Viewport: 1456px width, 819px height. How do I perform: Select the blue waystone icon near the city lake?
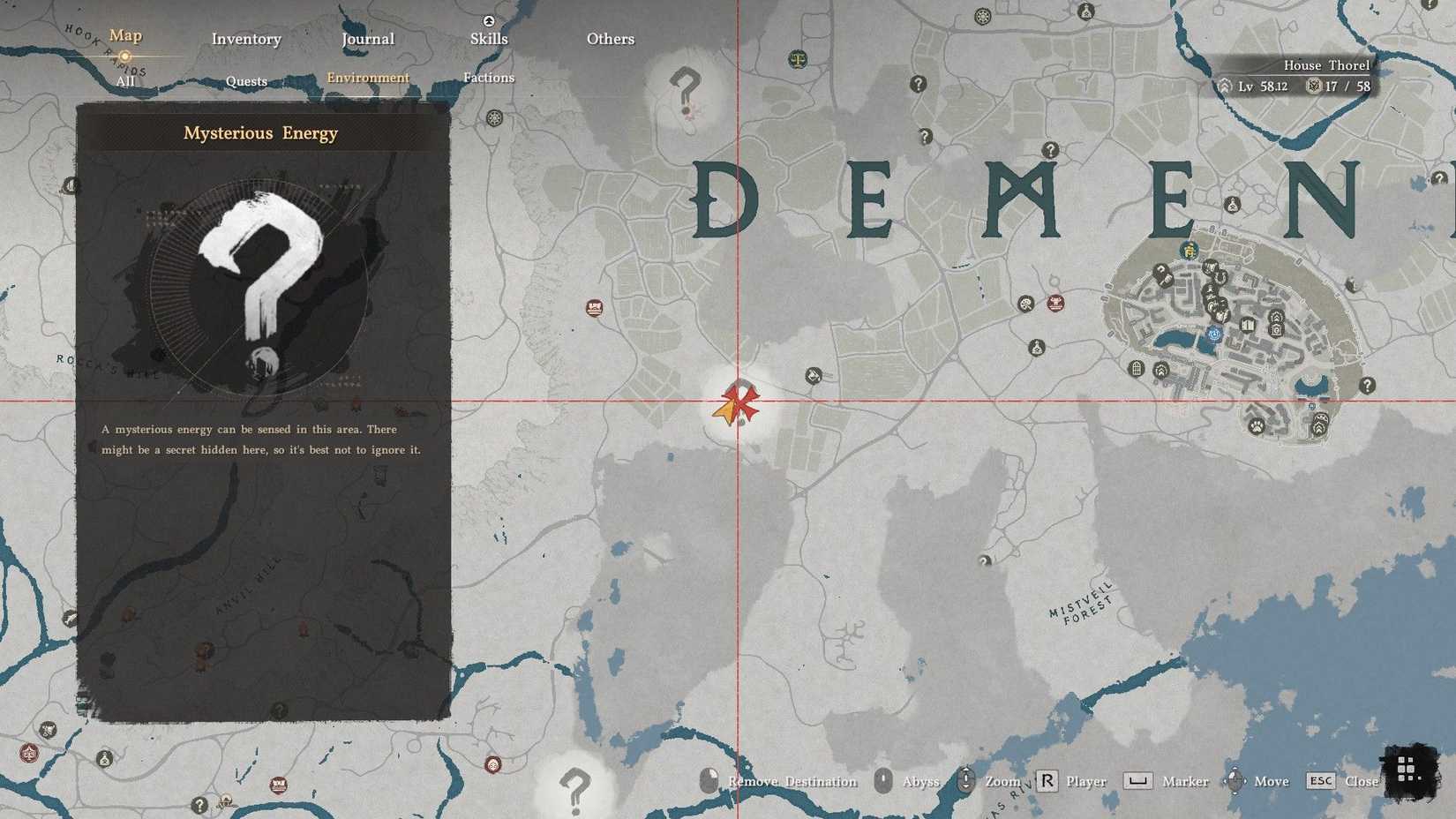(1212, 334)
